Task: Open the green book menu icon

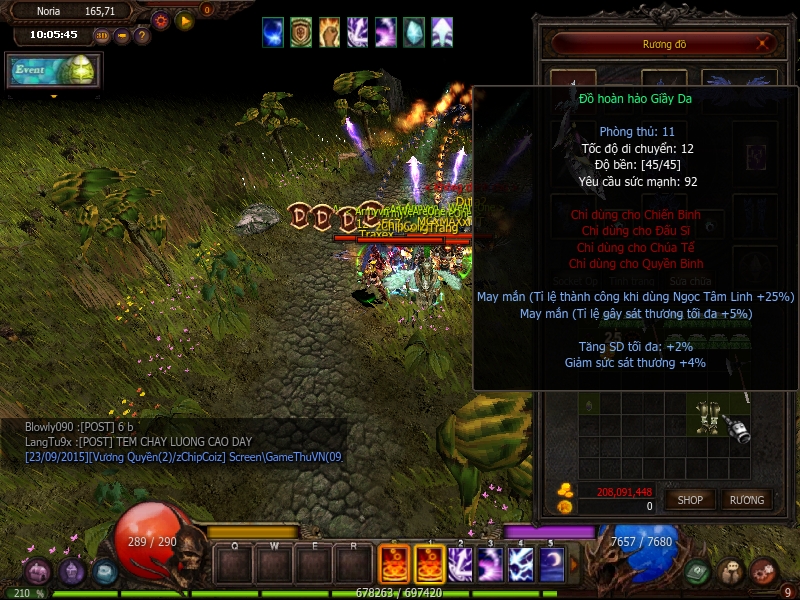Action: (699, 570)
